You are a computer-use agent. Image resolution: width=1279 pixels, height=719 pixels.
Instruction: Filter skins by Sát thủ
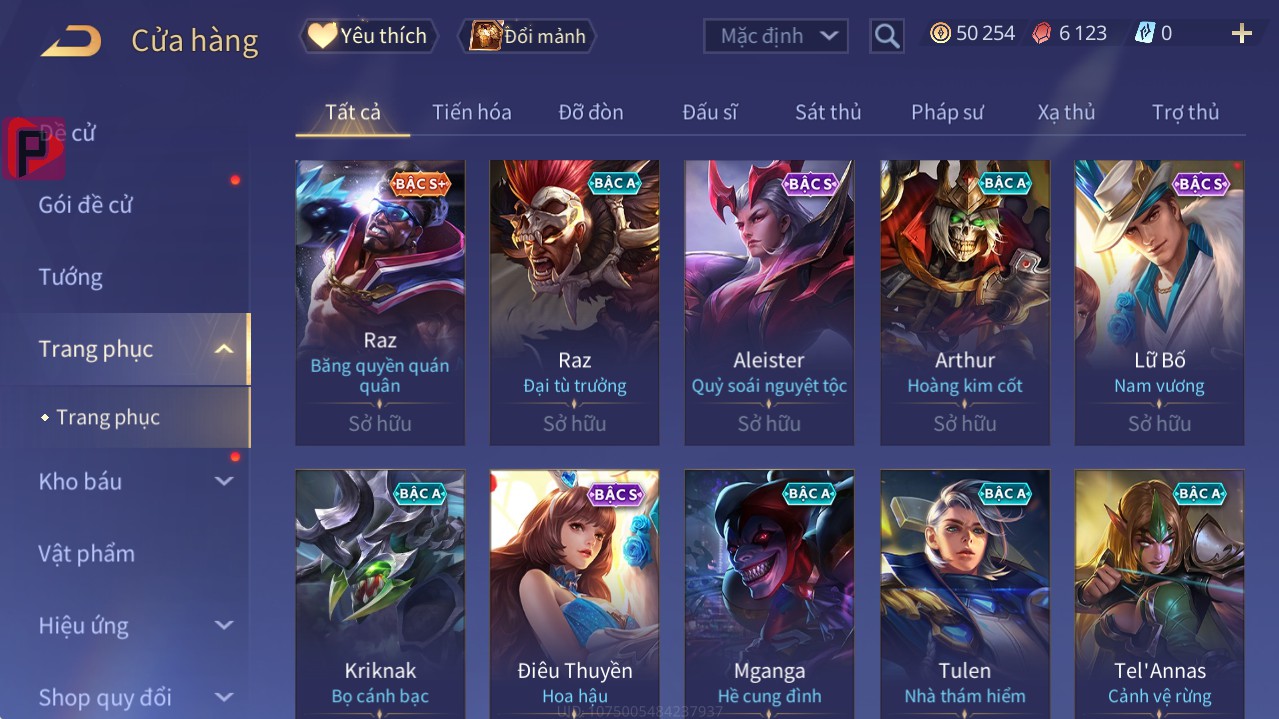point(827,112)
